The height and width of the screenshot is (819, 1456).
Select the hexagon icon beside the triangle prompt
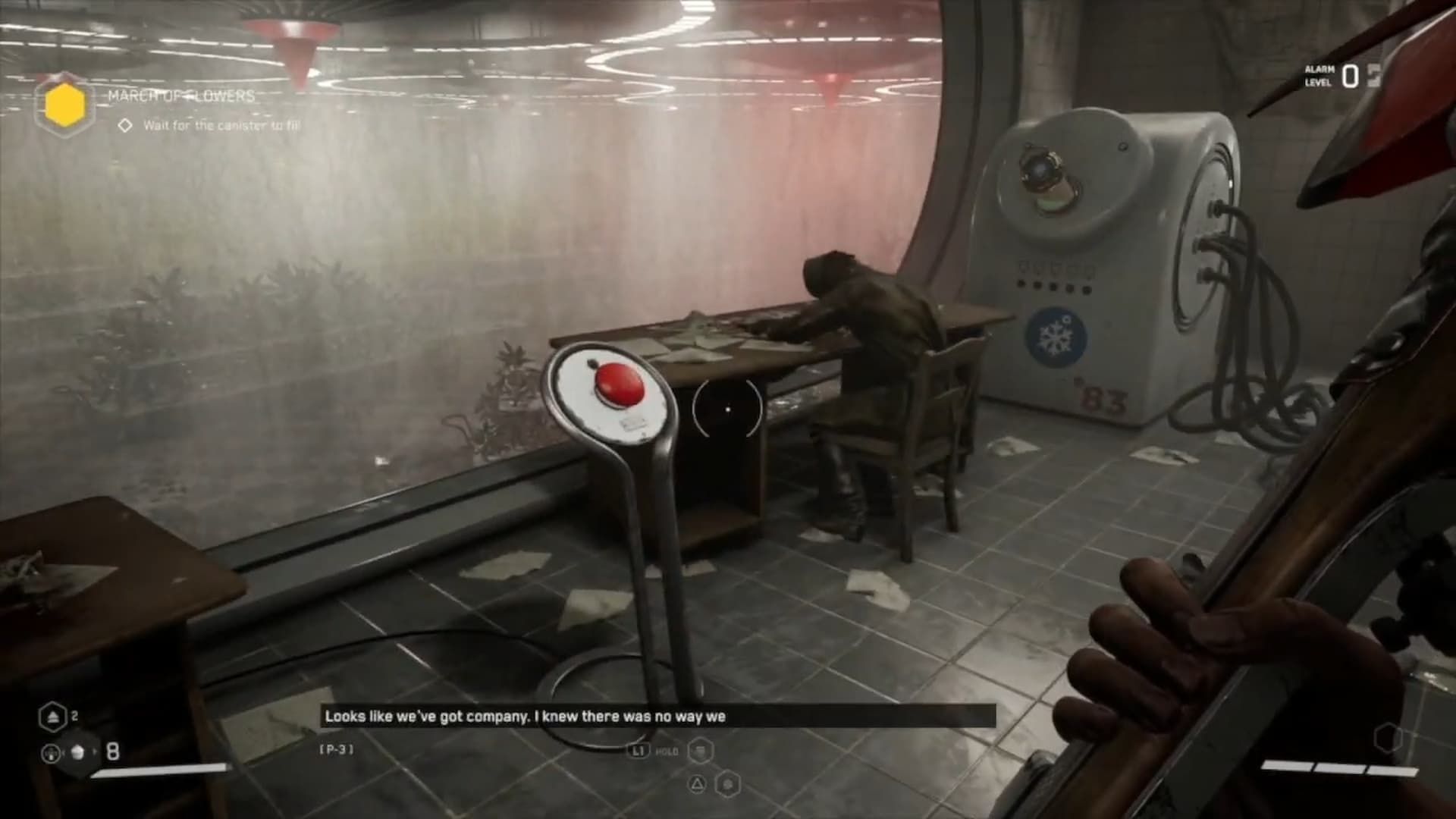[727, 782]
